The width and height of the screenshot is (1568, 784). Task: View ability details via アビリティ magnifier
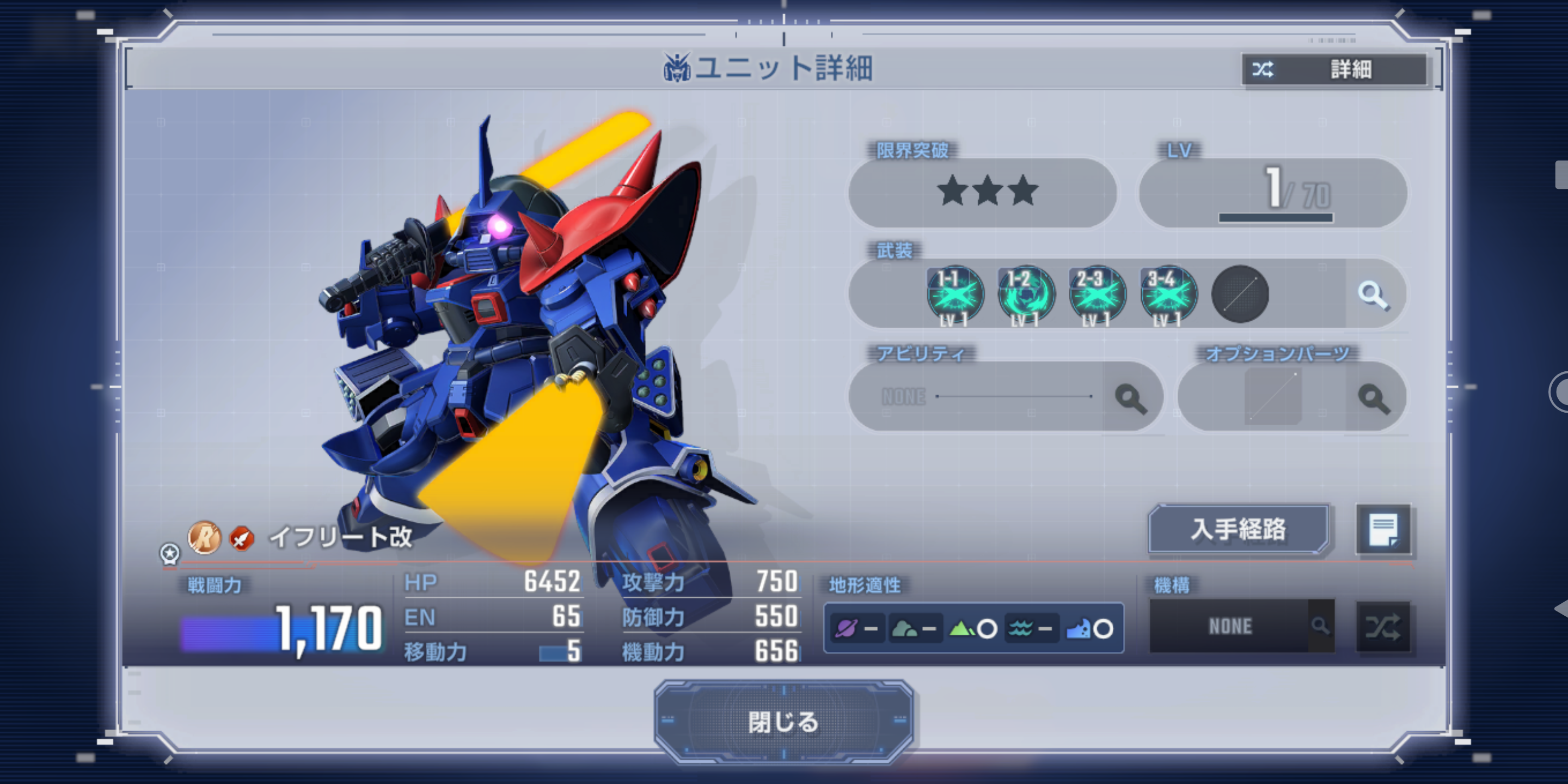[1130, 398]
